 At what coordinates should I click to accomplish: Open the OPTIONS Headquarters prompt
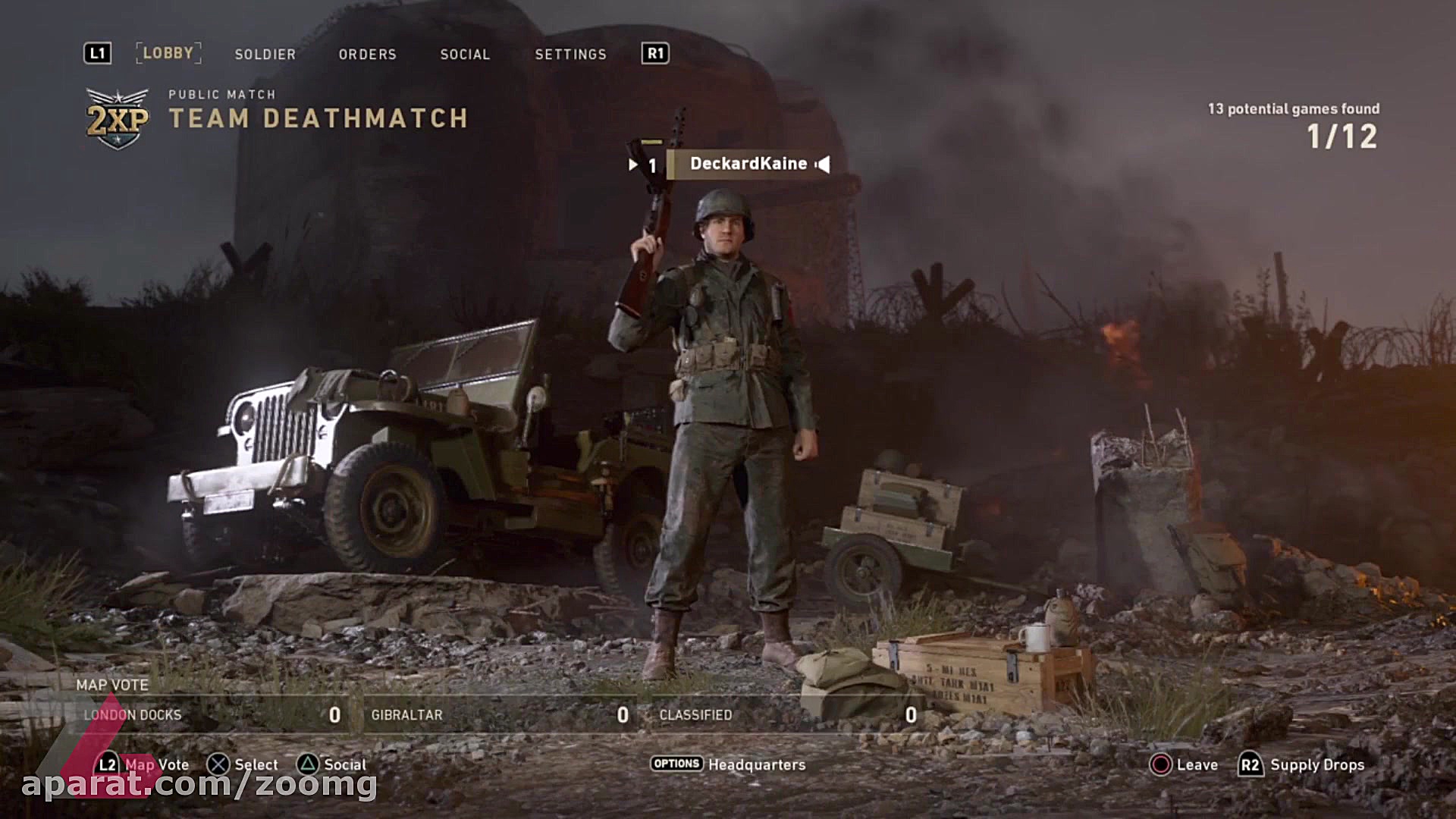(676, 764)
